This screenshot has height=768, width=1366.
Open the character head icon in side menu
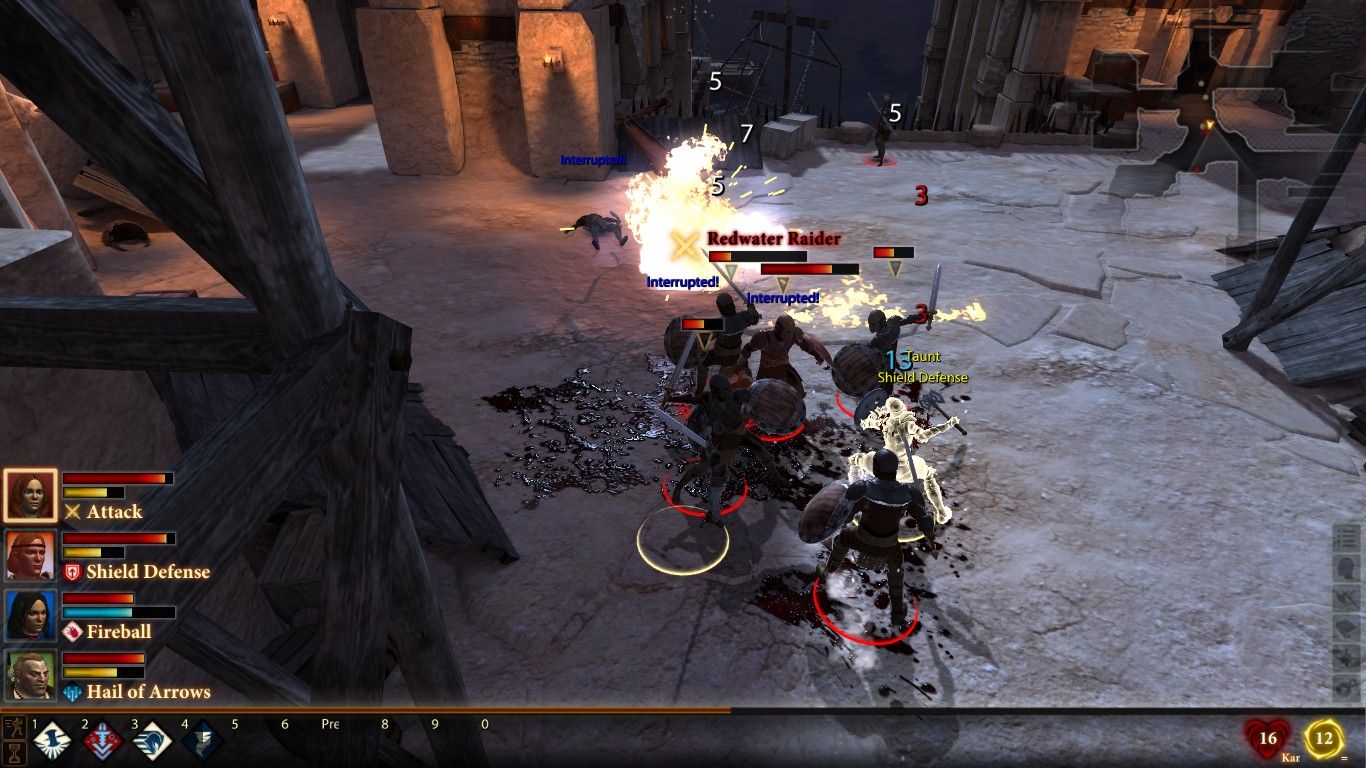pyautogui.click(x=1346, y=568)
